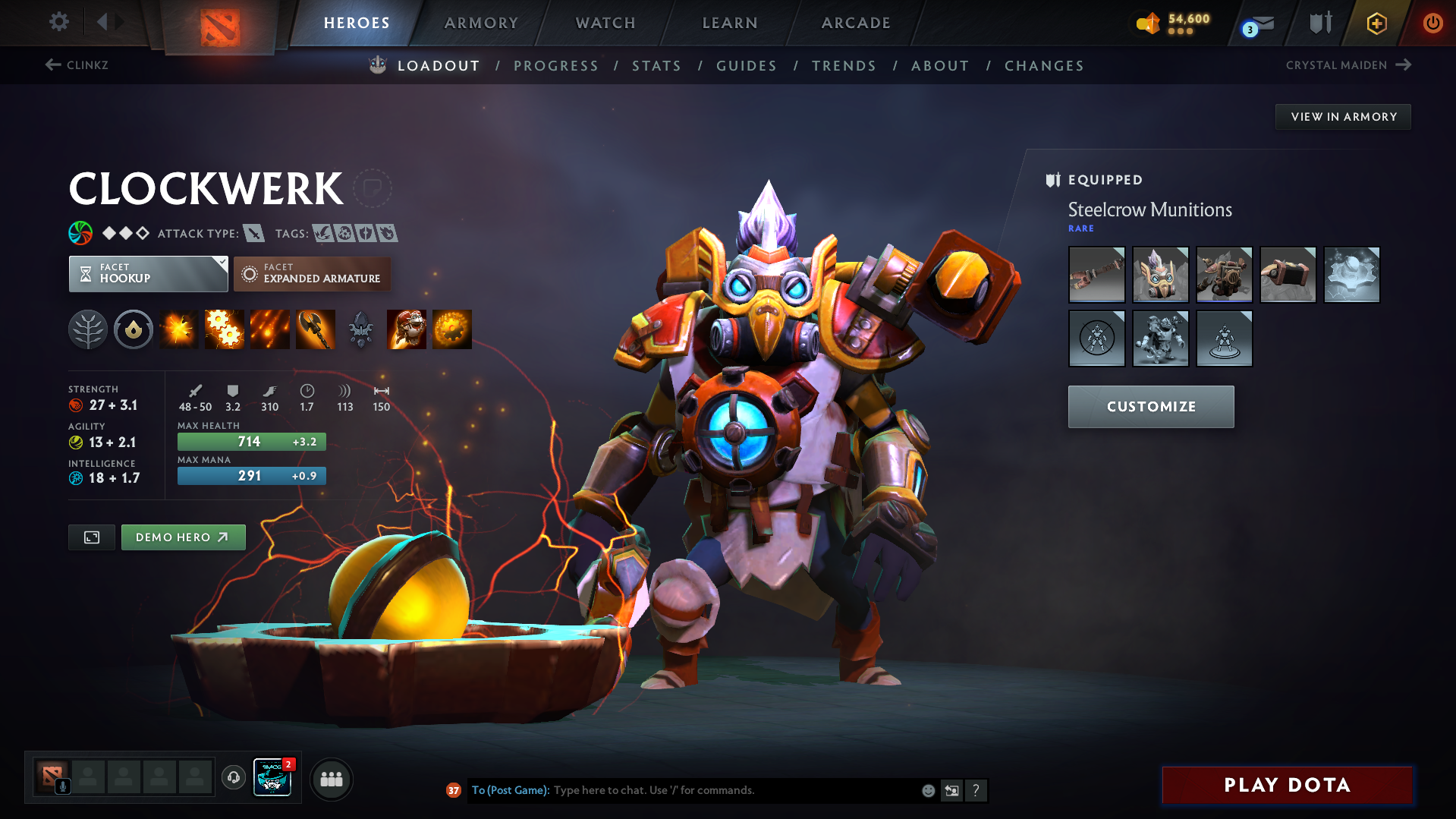View the Rocket Flare ability icon

(269, 329)
